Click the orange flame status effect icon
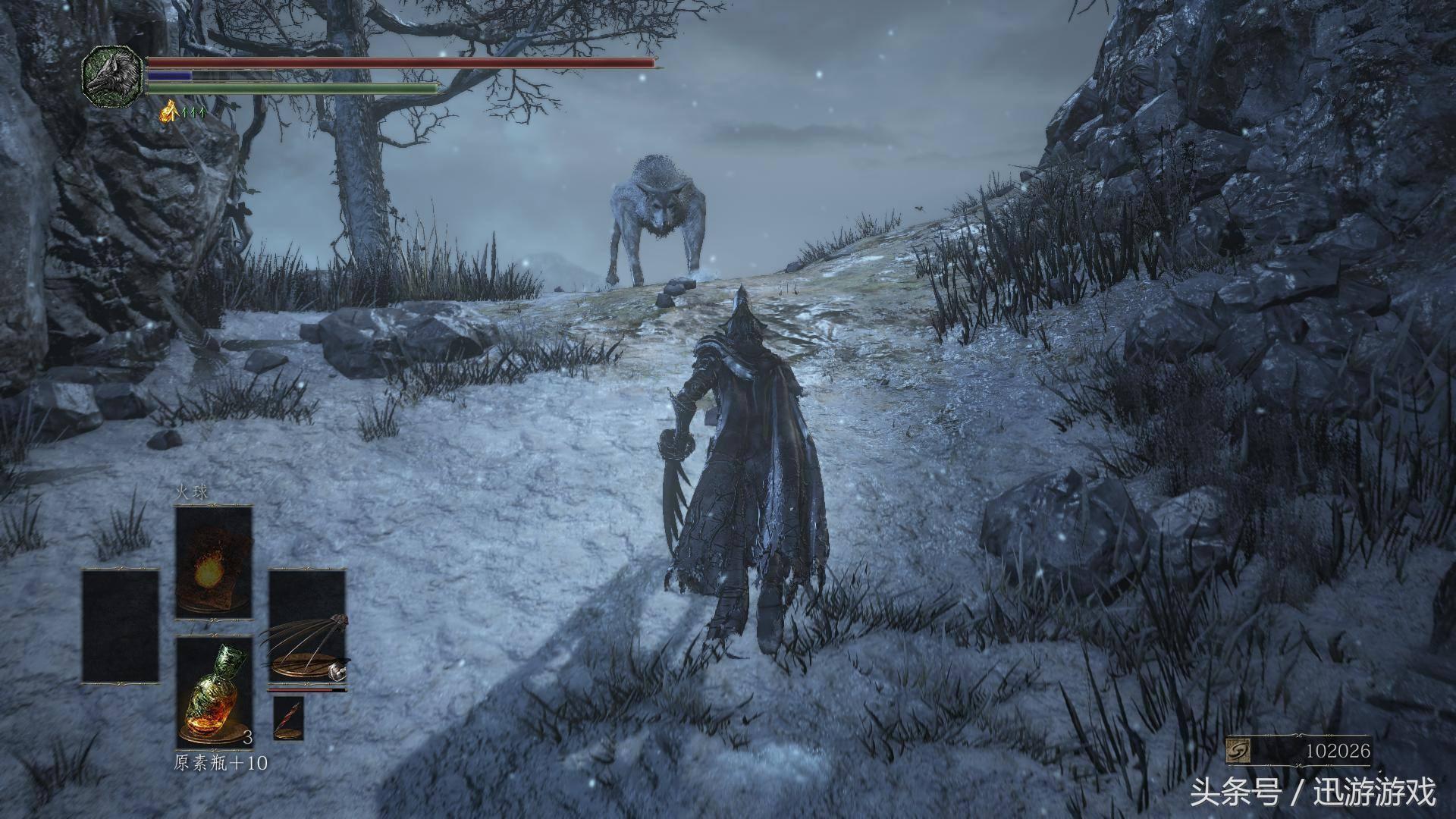1456x819 pixels. point(169,112)
